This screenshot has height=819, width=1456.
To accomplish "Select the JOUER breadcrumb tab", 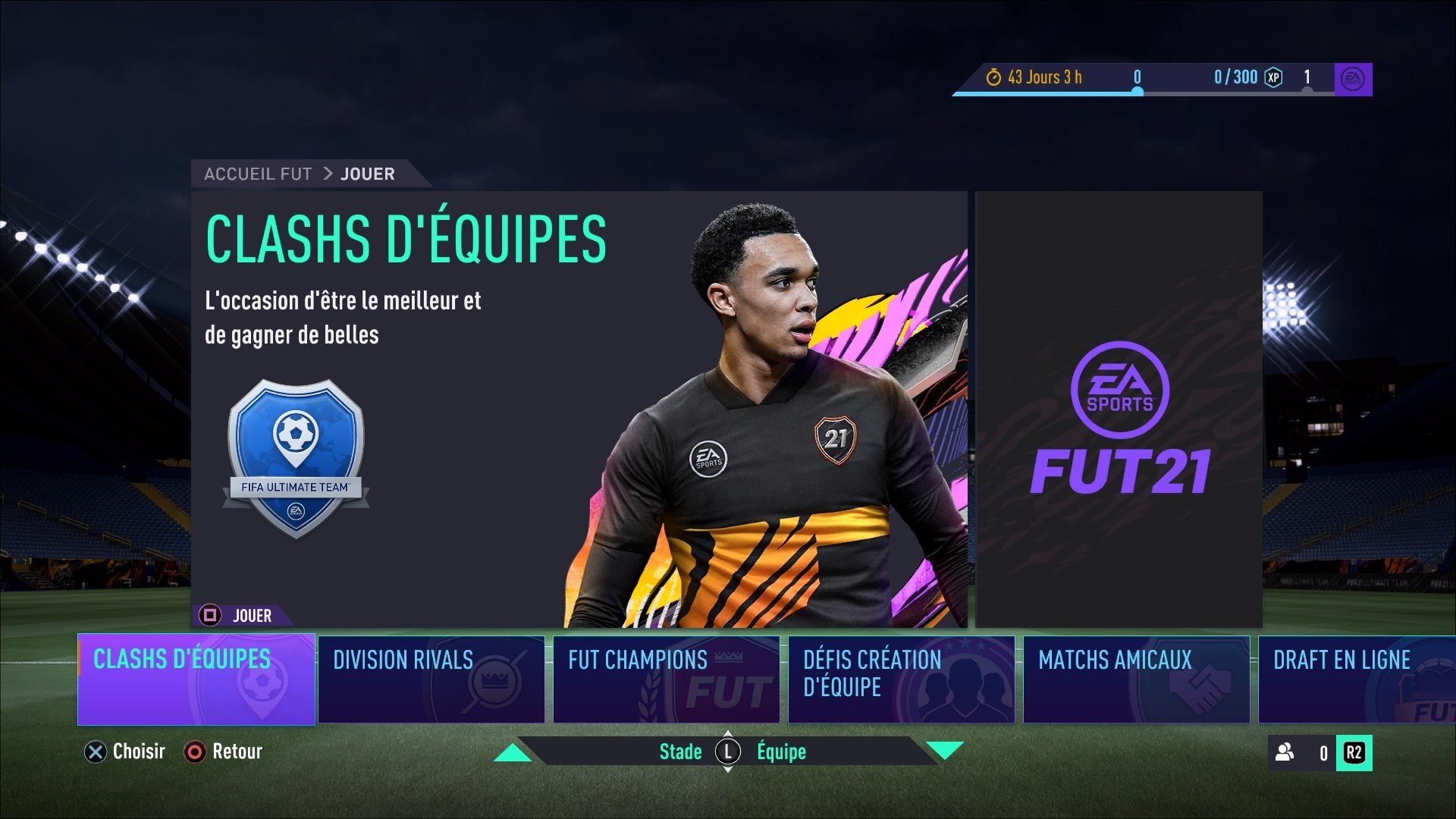I will click(367, 173).
